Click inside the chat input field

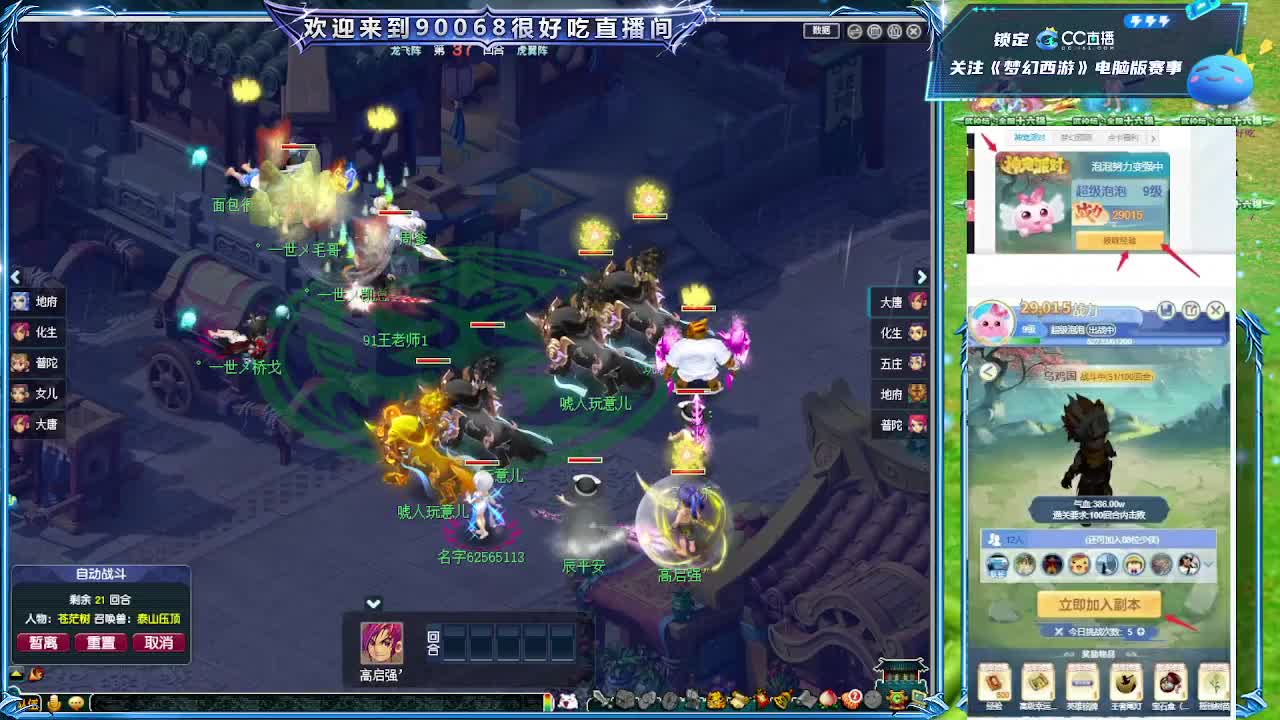pos(300,701)
